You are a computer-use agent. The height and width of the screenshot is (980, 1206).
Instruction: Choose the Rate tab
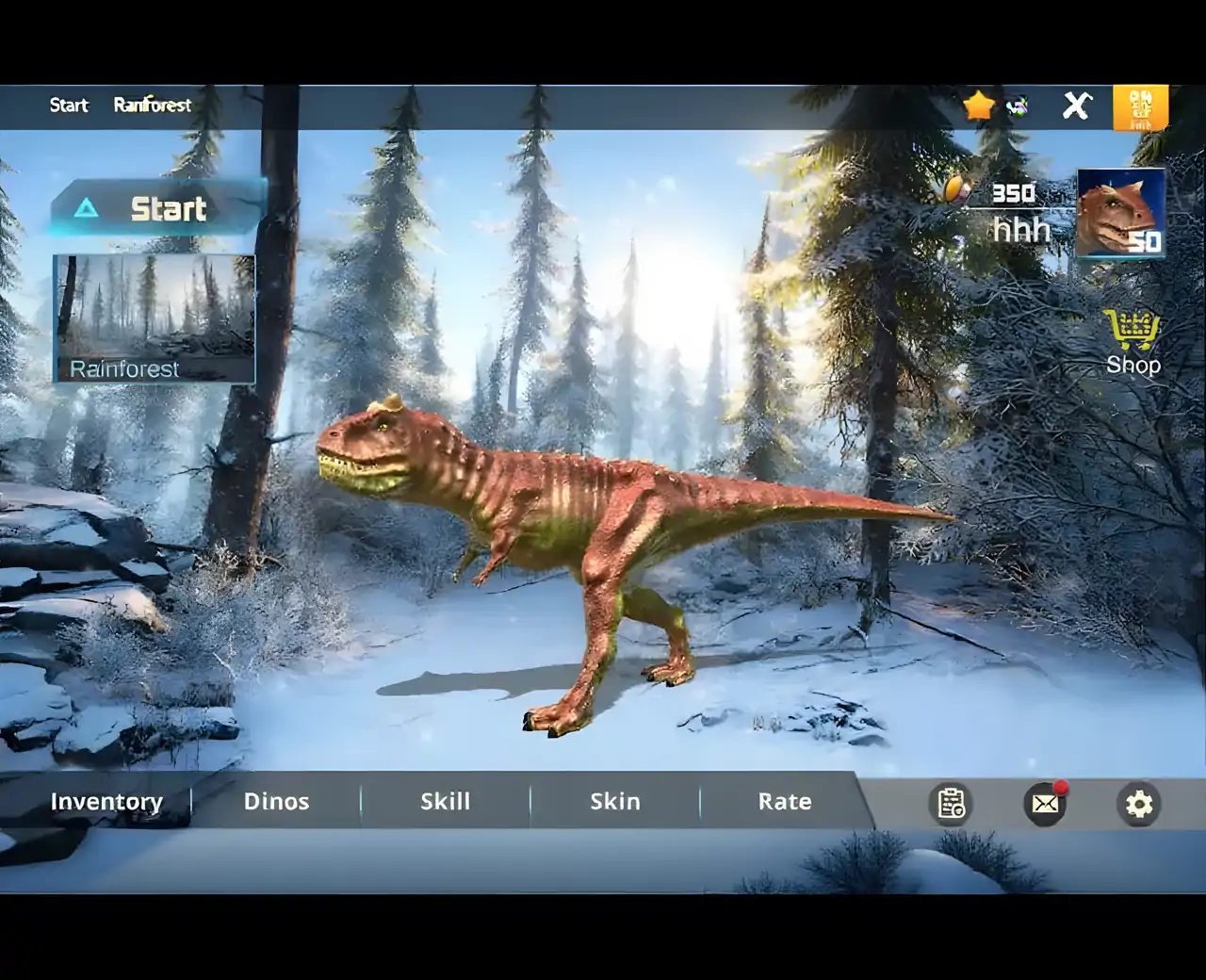(x=784, y=801)
